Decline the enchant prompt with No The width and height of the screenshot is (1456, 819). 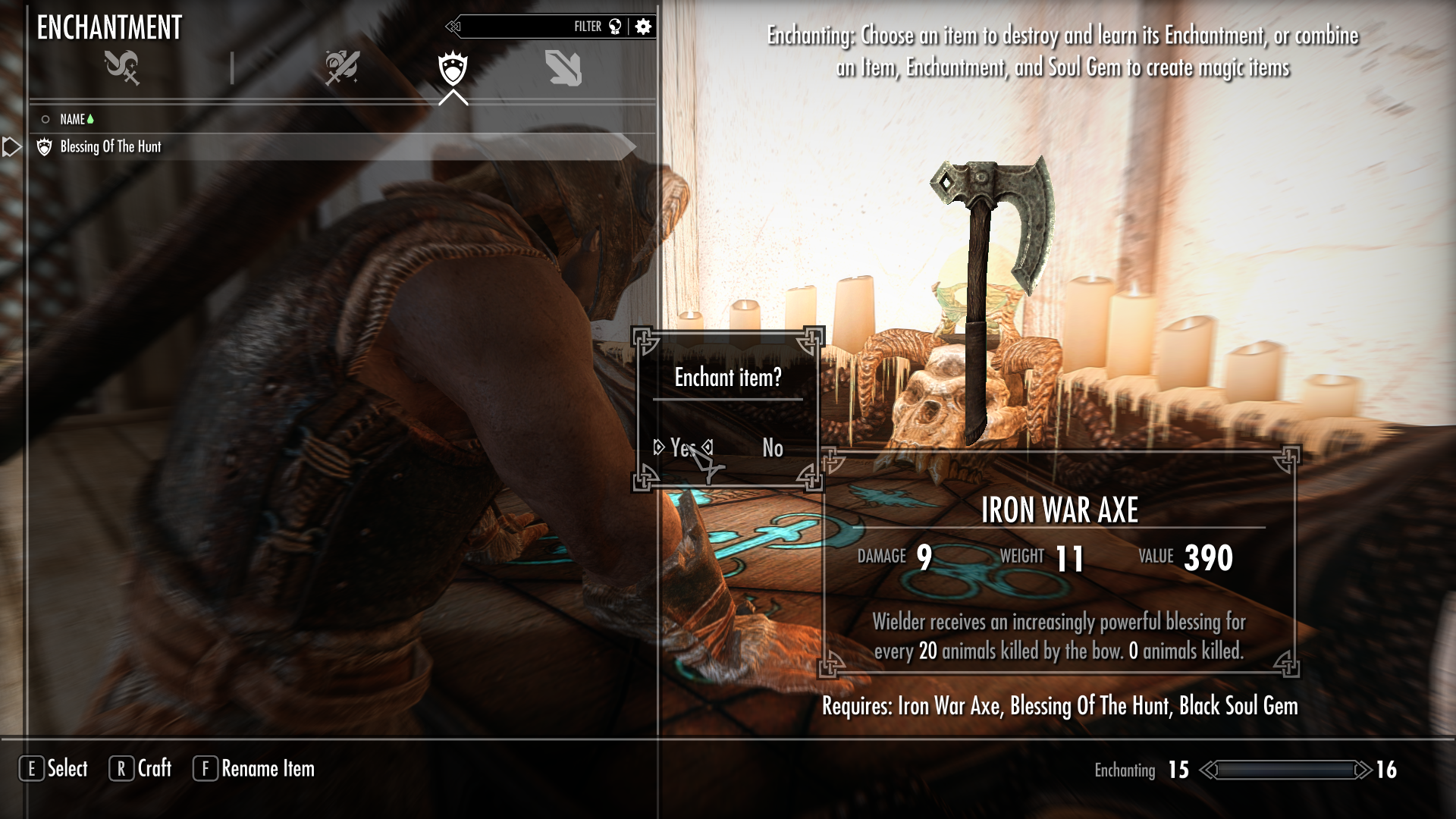[772, 448]
